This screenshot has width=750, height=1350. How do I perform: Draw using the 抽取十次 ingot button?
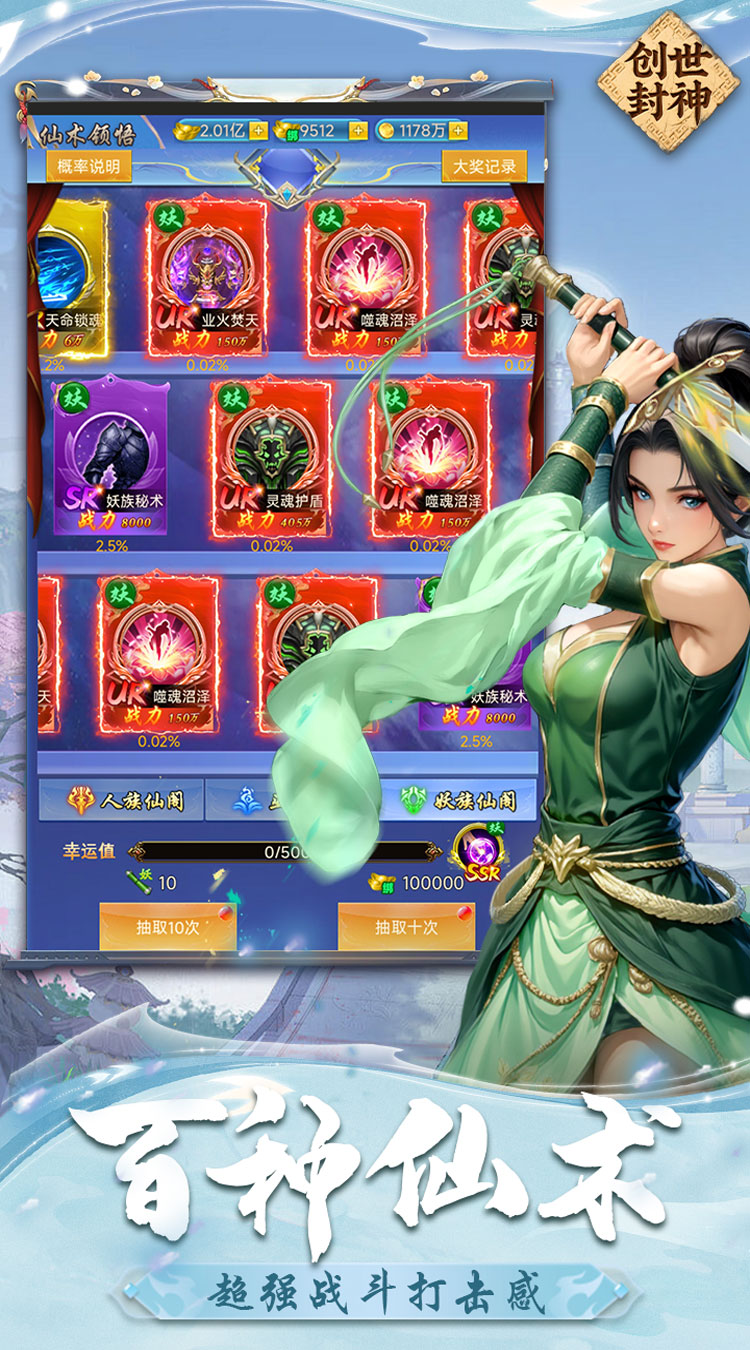pos(406,927)
